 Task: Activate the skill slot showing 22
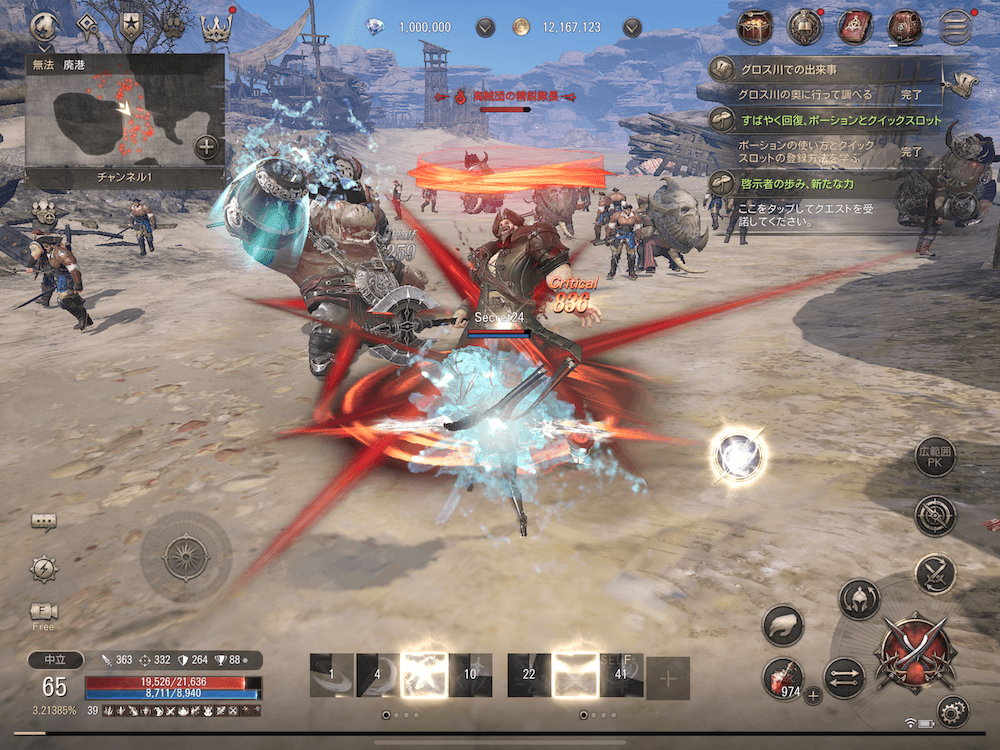pyautogui.click(x=529, y=676)
